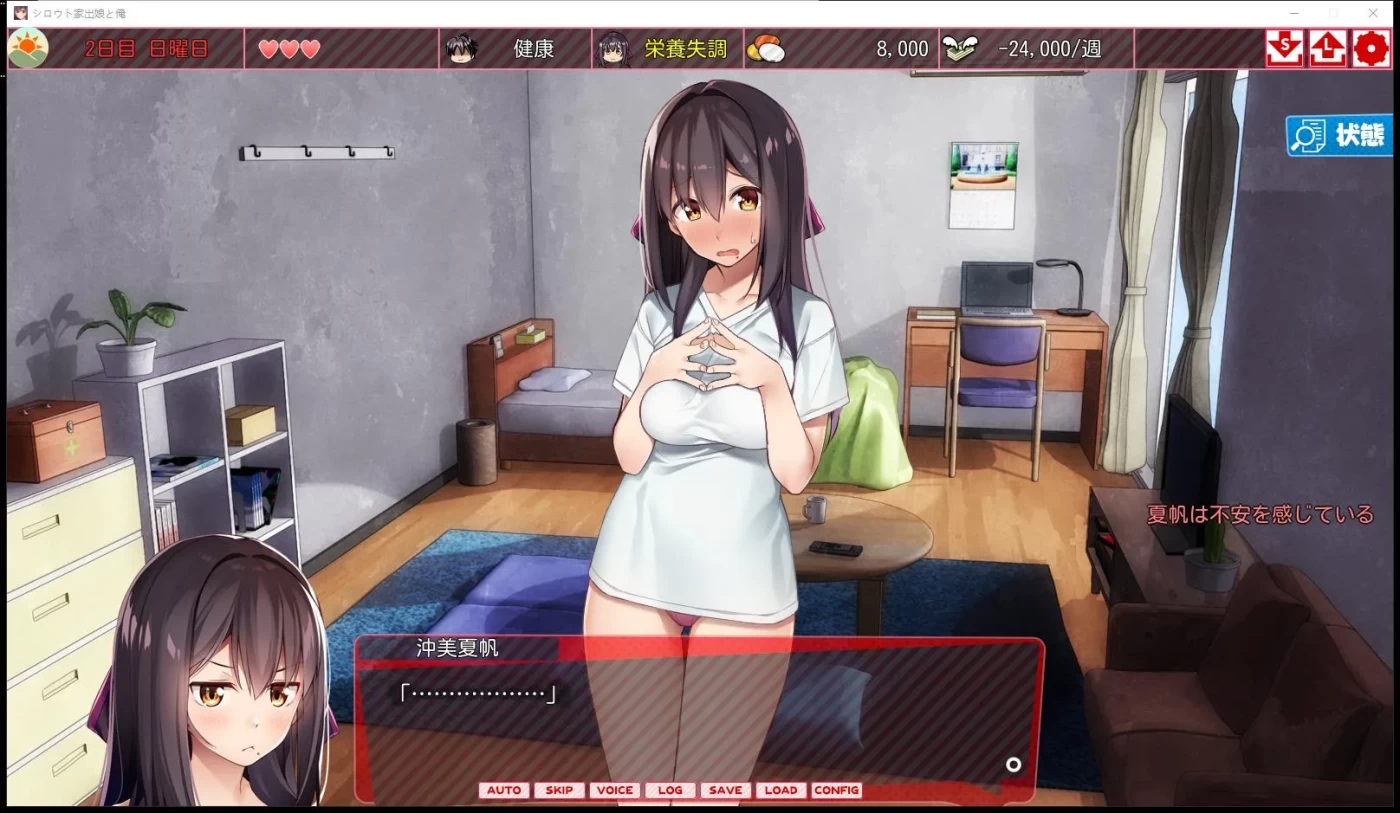Open settings via the red gear icon
The height and width of the screenshot is (813, 1400).
pyautogui.click(x=1369, y=48)
